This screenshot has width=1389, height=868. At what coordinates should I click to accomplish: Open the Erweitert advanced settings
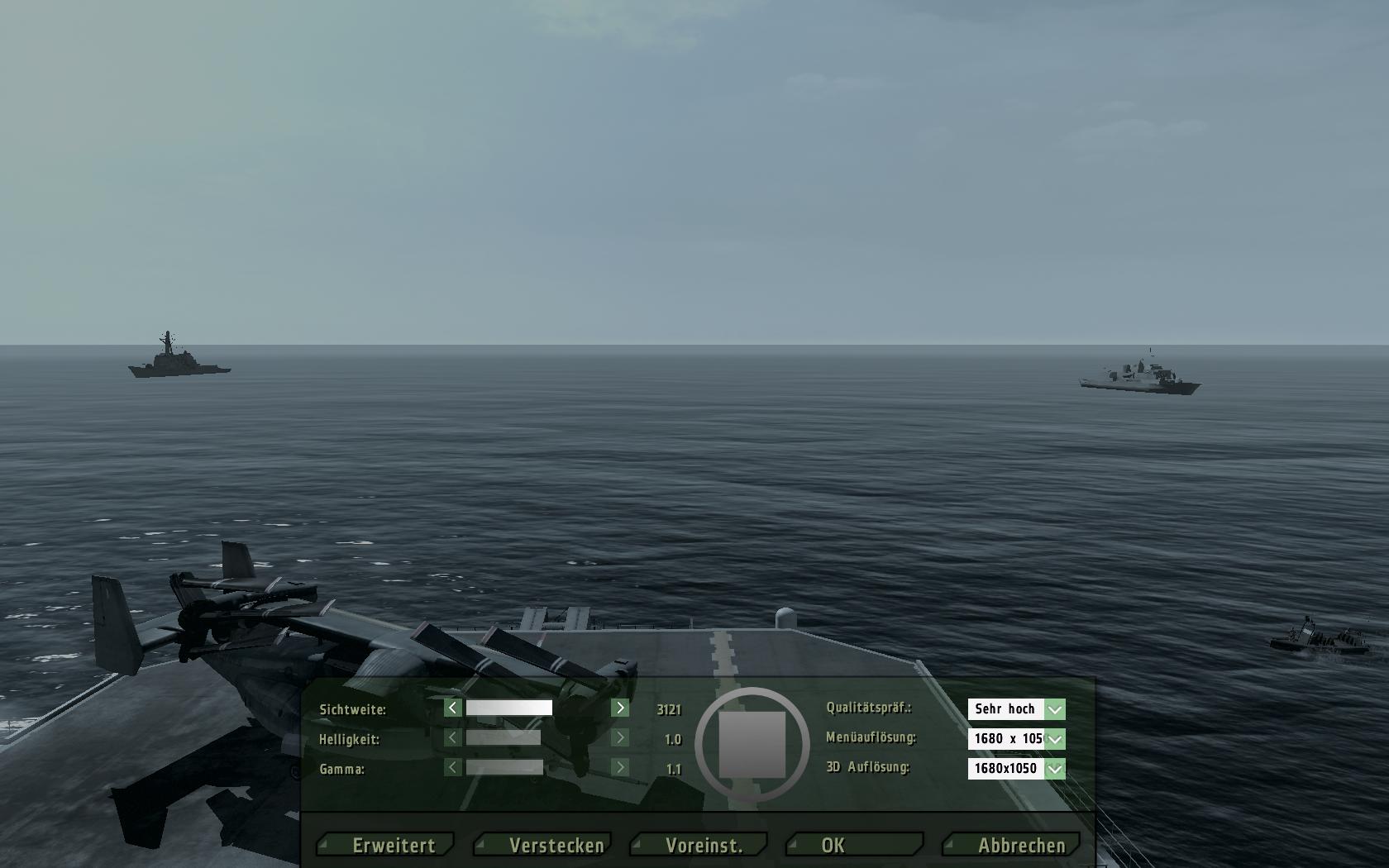pos(387,845)
